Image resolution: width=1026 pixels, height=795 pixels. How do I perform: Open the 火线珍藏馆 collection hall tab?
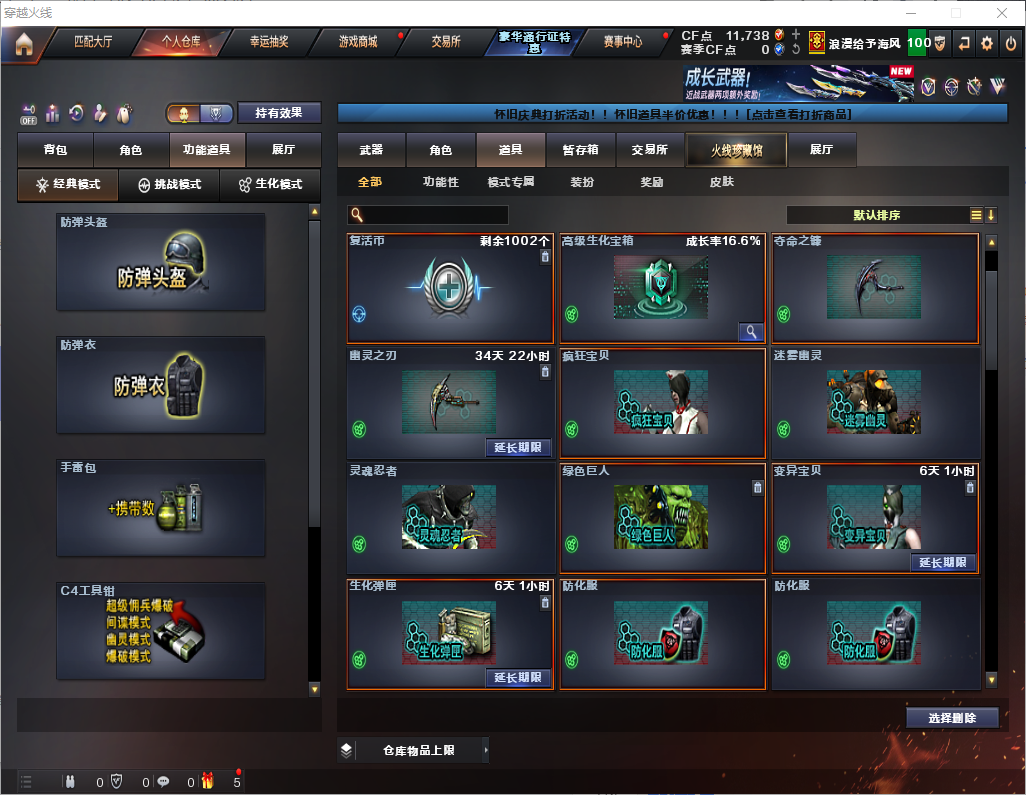[736, 150]
